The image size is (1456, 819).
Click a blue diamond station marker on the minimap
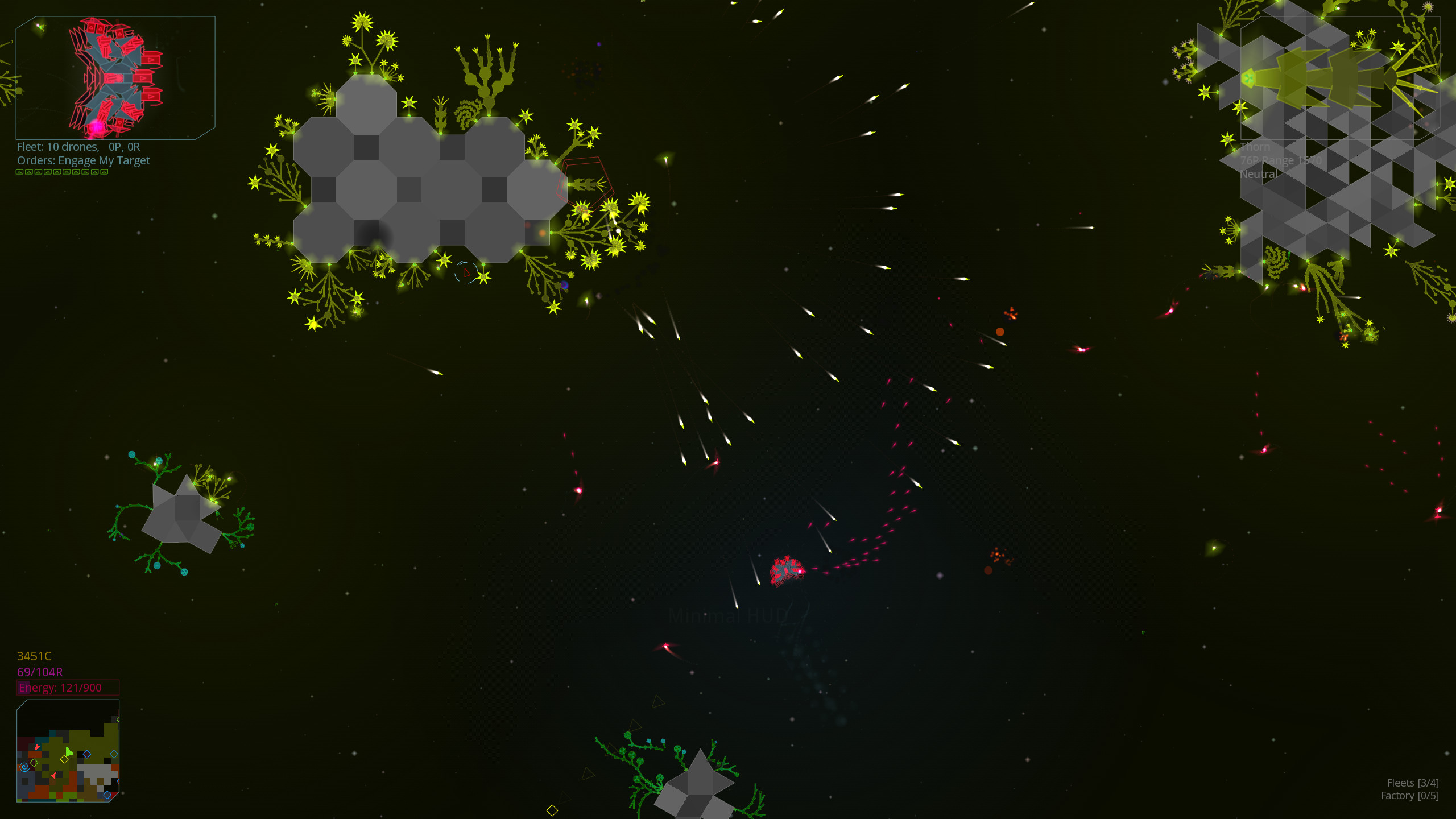[x=87, y=754]
